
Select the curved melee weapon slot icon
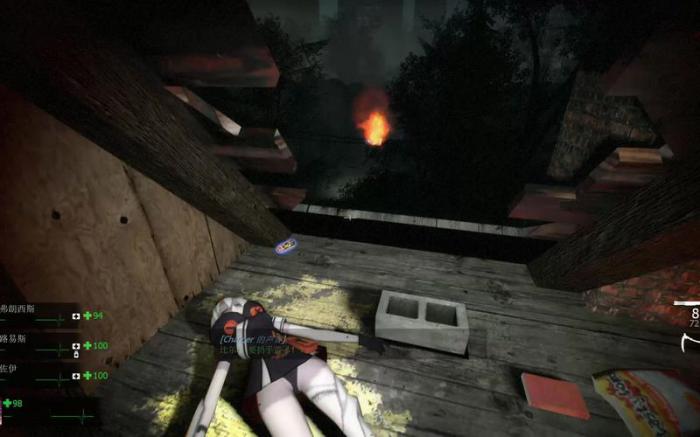690,343
